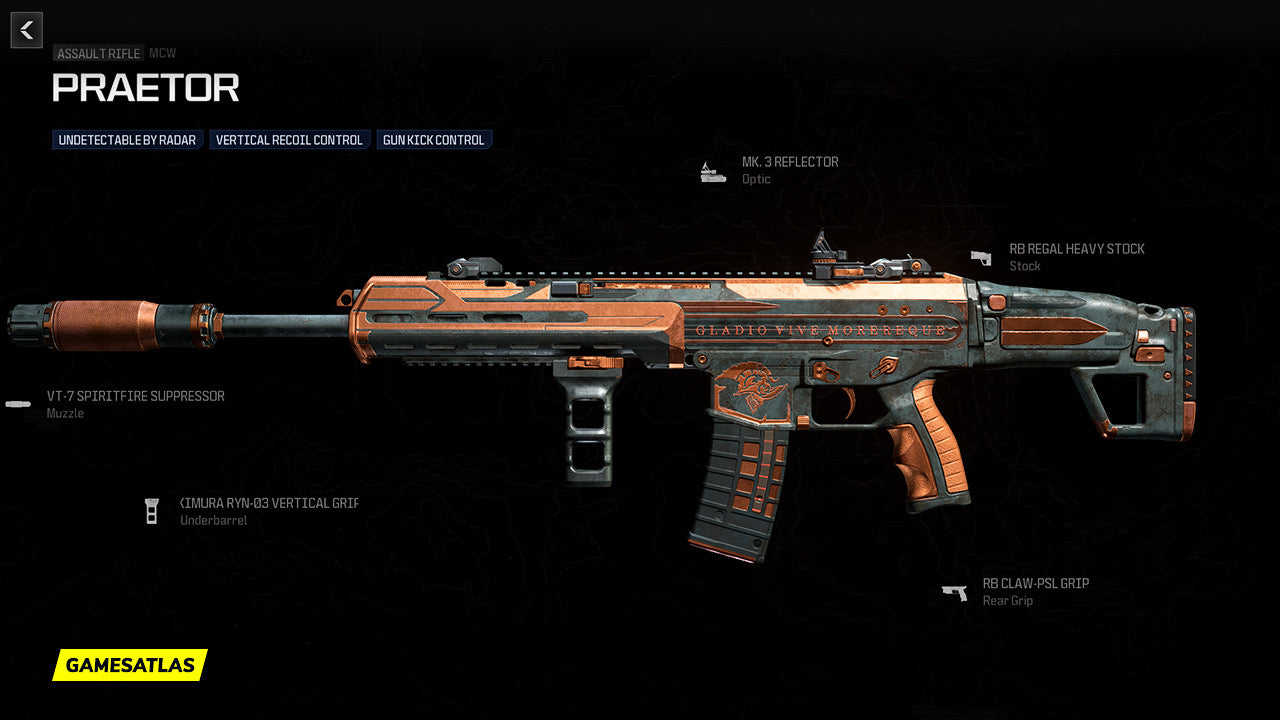Open the RB Regal Heavy Stock slot

[x=1076, y=249]
